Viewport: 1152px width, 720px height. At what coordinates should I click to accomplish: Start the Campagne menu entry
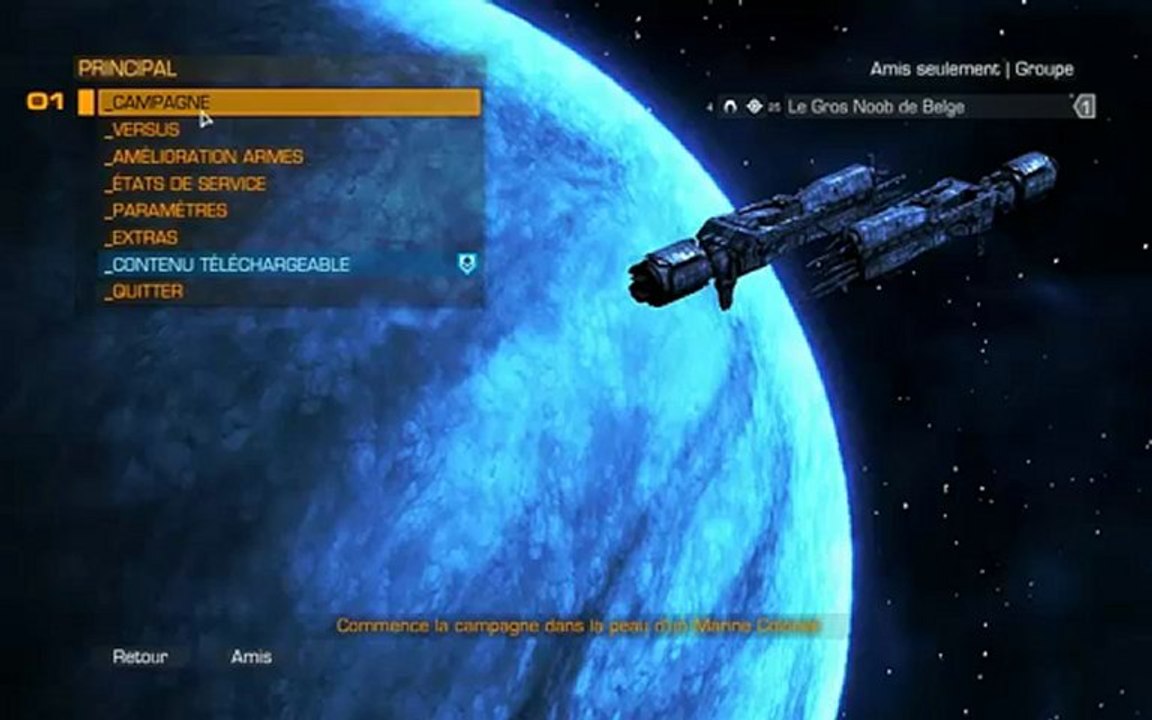click(x=160, y=103)
